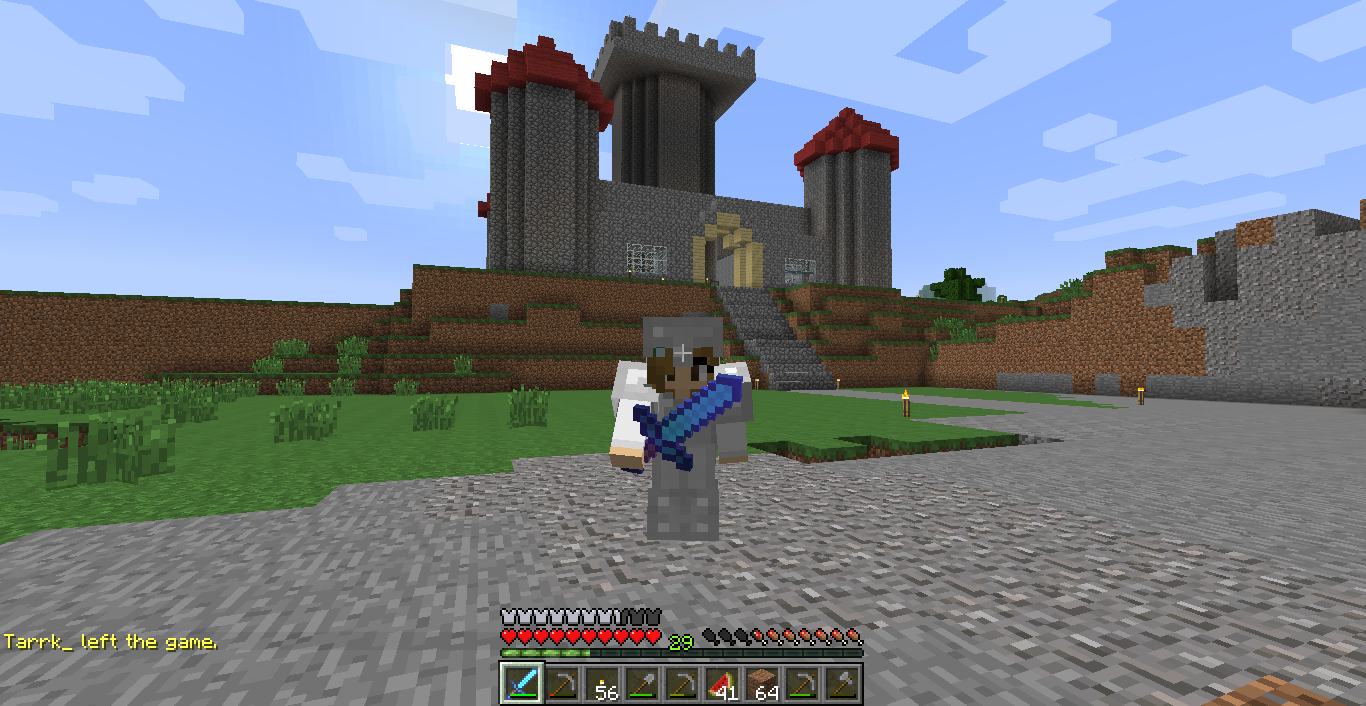Pick the pickaxe with red durability bar

562,682
